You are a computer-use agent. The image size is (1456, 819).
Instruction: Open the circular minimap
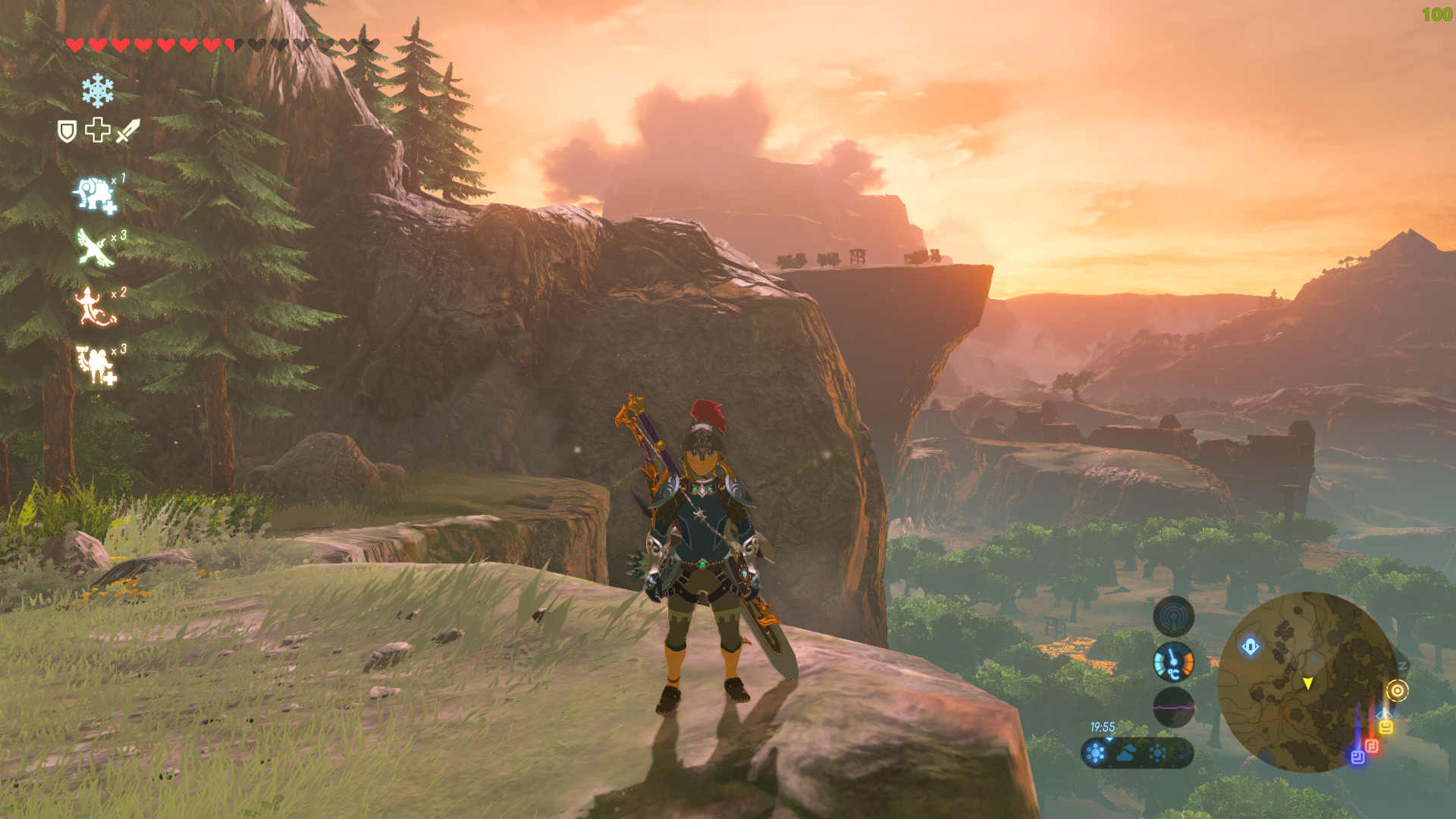pyautogui.click(x=1307, y=681)
